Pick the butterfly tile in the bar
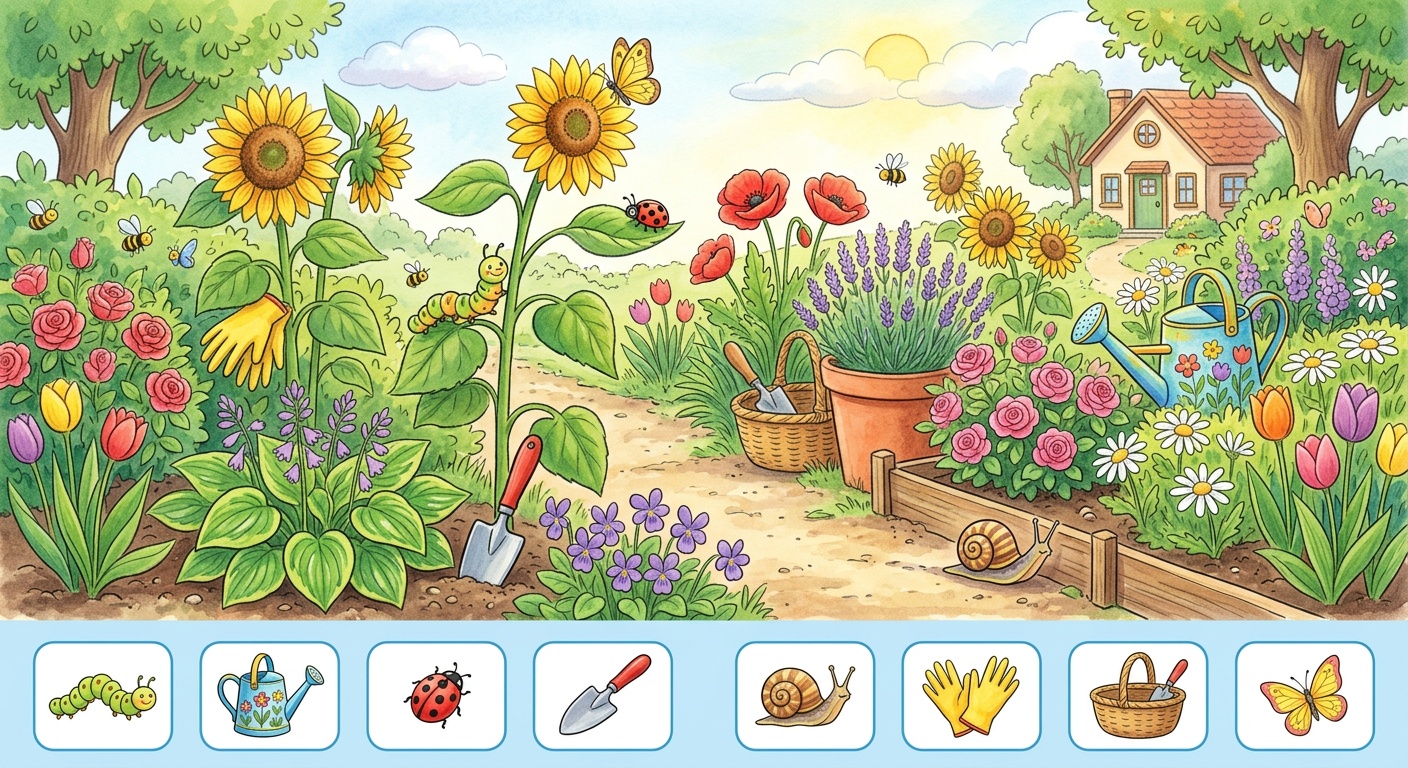Viewport: 1408px width, 768px height. 1305,695
